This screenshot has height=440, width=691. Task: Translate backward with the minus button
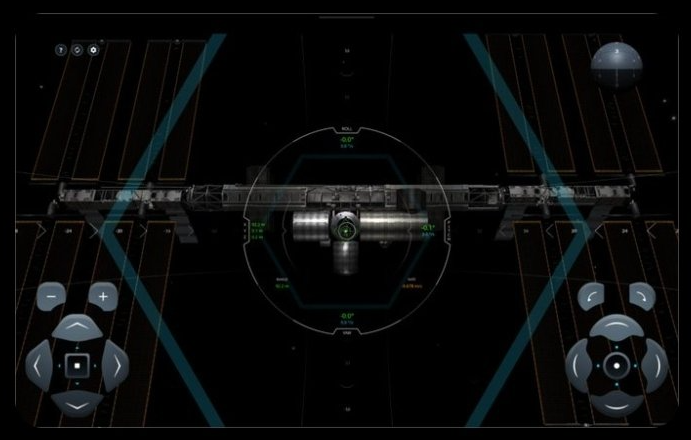tap(52, 296)
